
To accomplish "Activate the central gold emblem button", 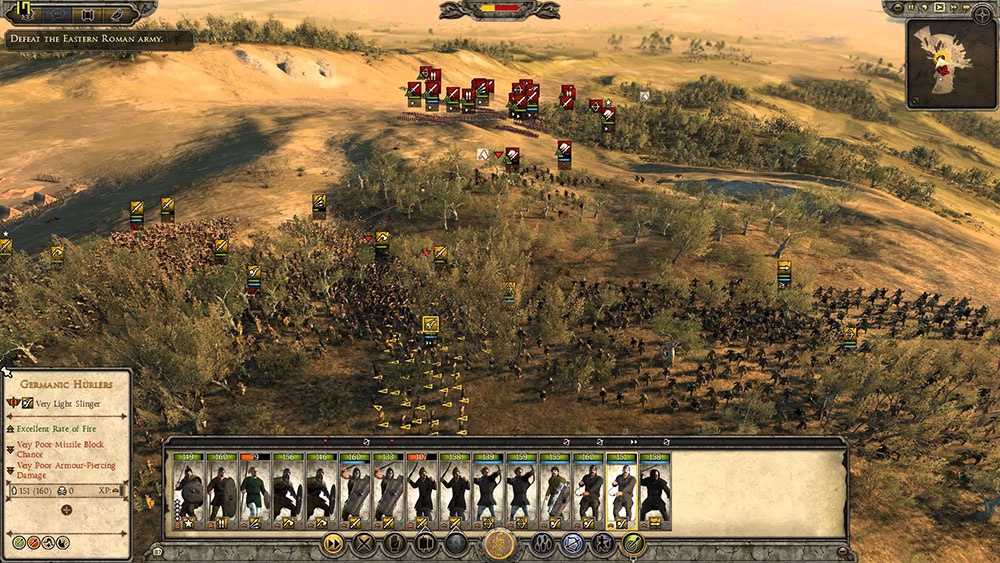I will (x=499, y=544).
